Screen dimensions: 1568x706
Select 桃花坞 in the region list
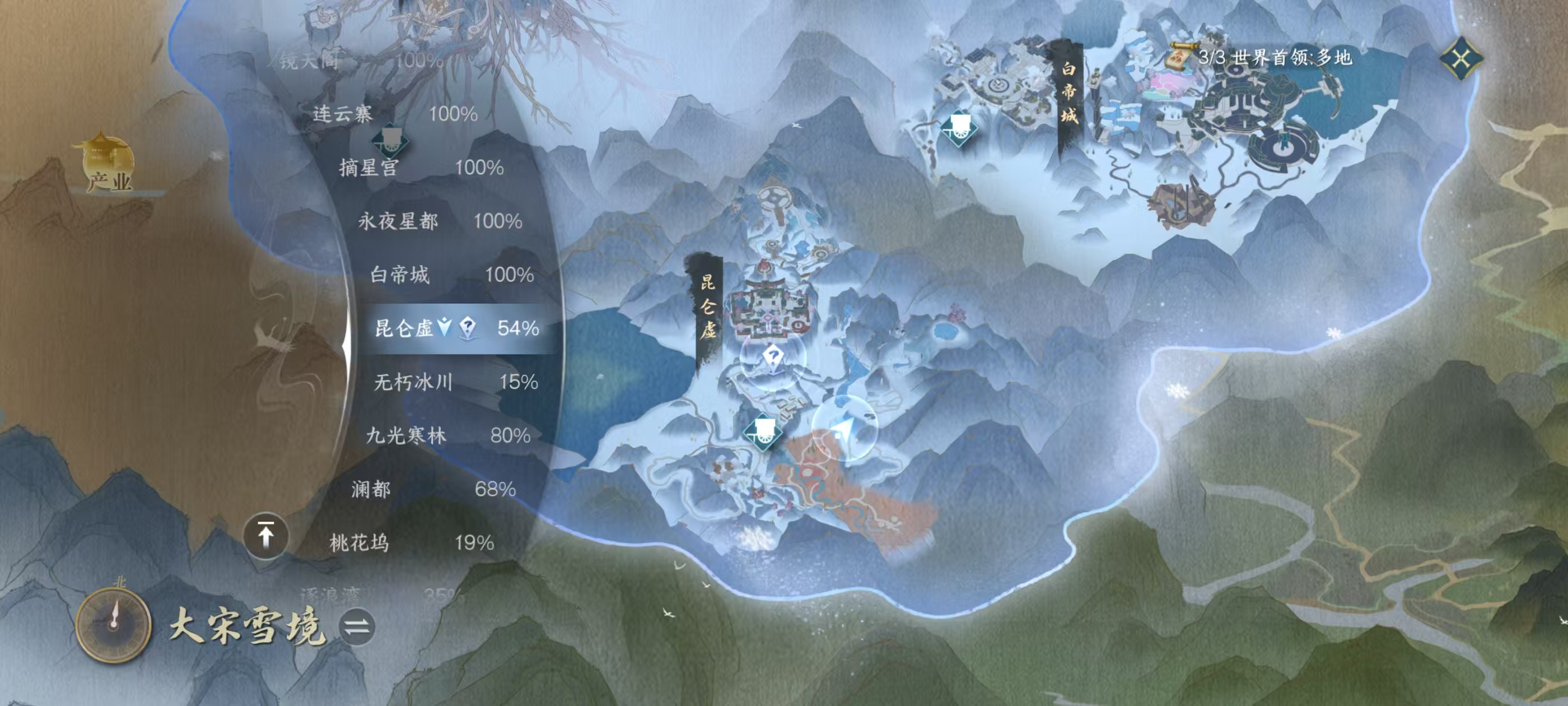411,543
